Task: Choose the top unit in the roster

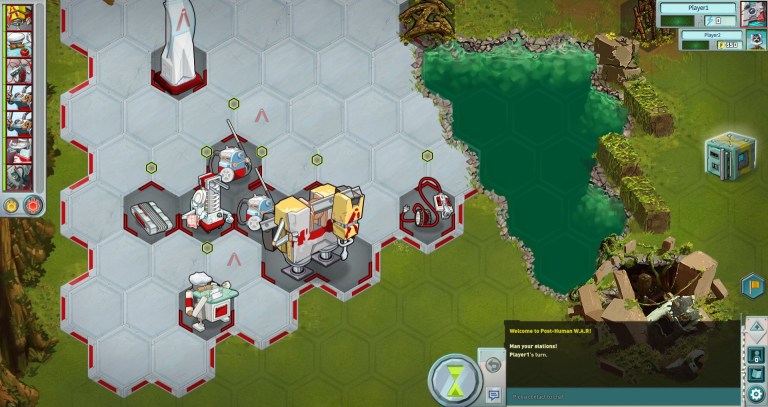Action: 19,17
